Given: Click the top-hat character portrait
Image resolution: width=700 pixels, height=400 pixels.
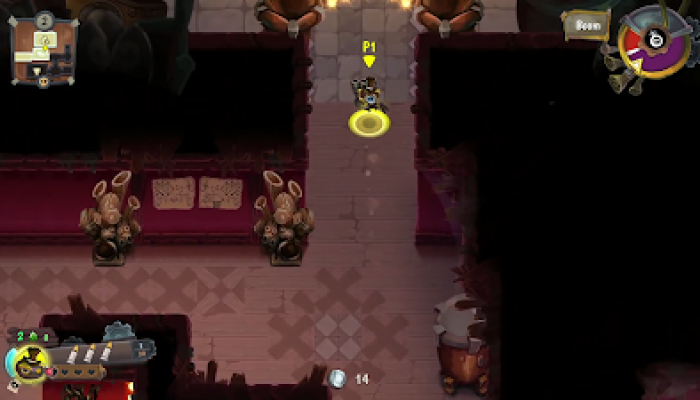Looking at the screenshot, I should pos(30,362).
